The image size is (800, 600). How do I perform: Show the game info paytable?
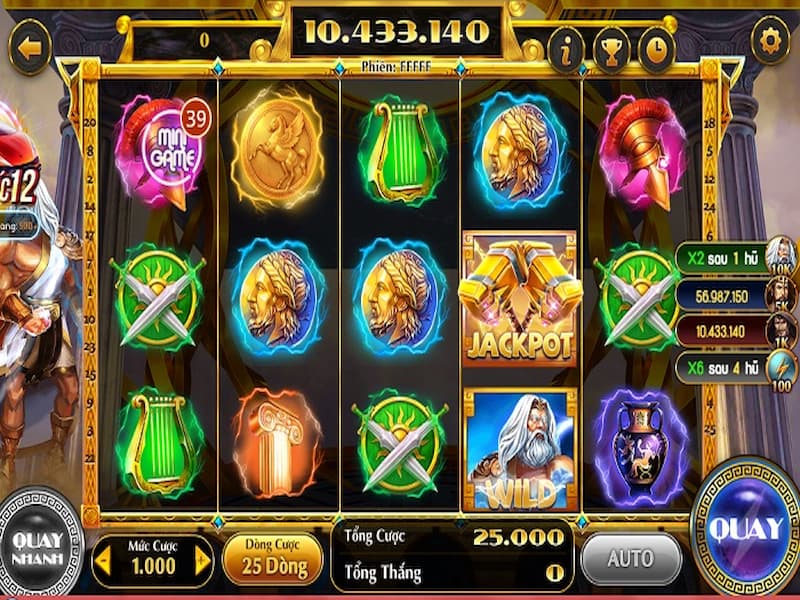566,48
